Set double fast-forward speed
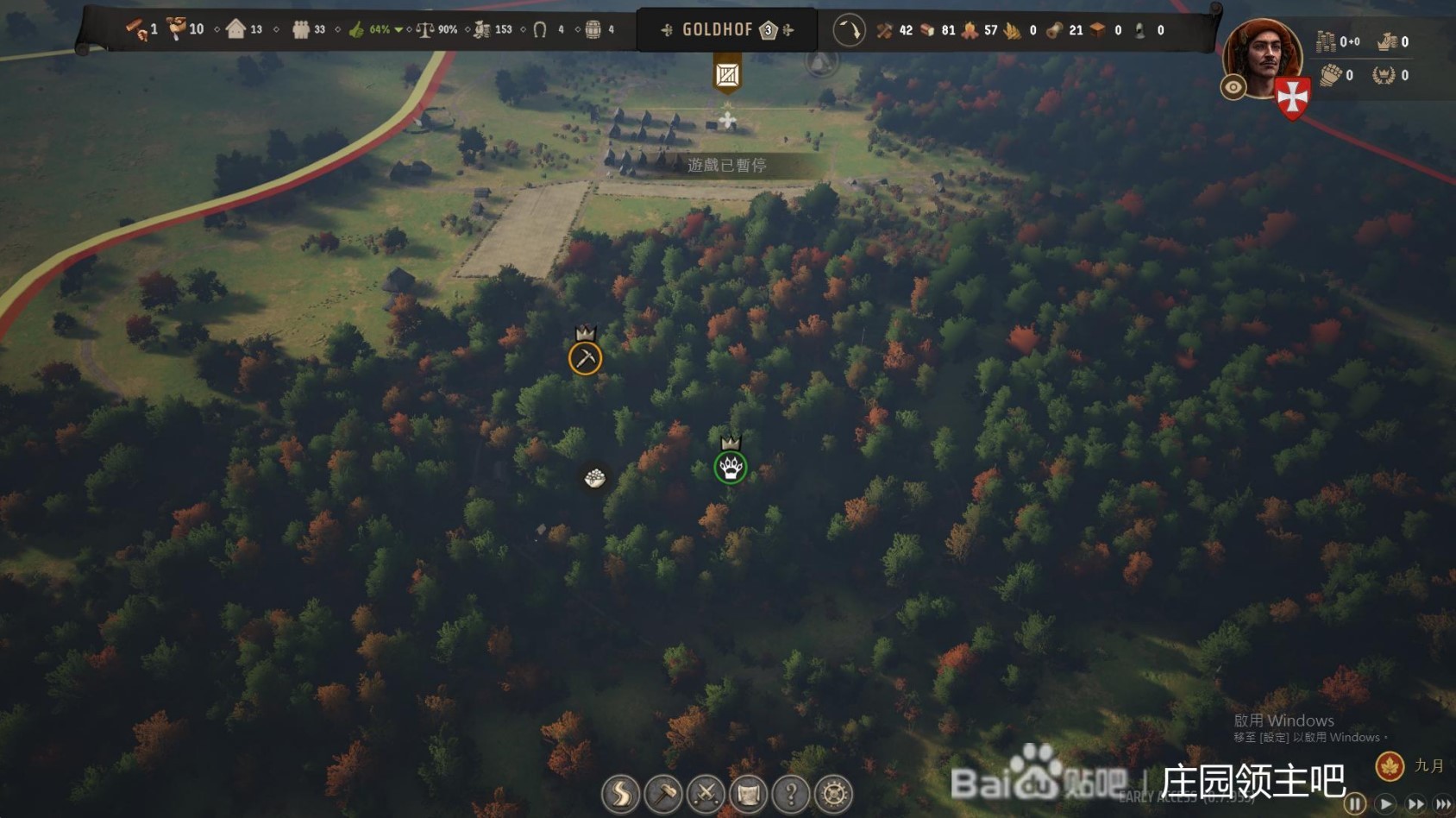Screen dimensions: 1456x818 pos(1415,804)
